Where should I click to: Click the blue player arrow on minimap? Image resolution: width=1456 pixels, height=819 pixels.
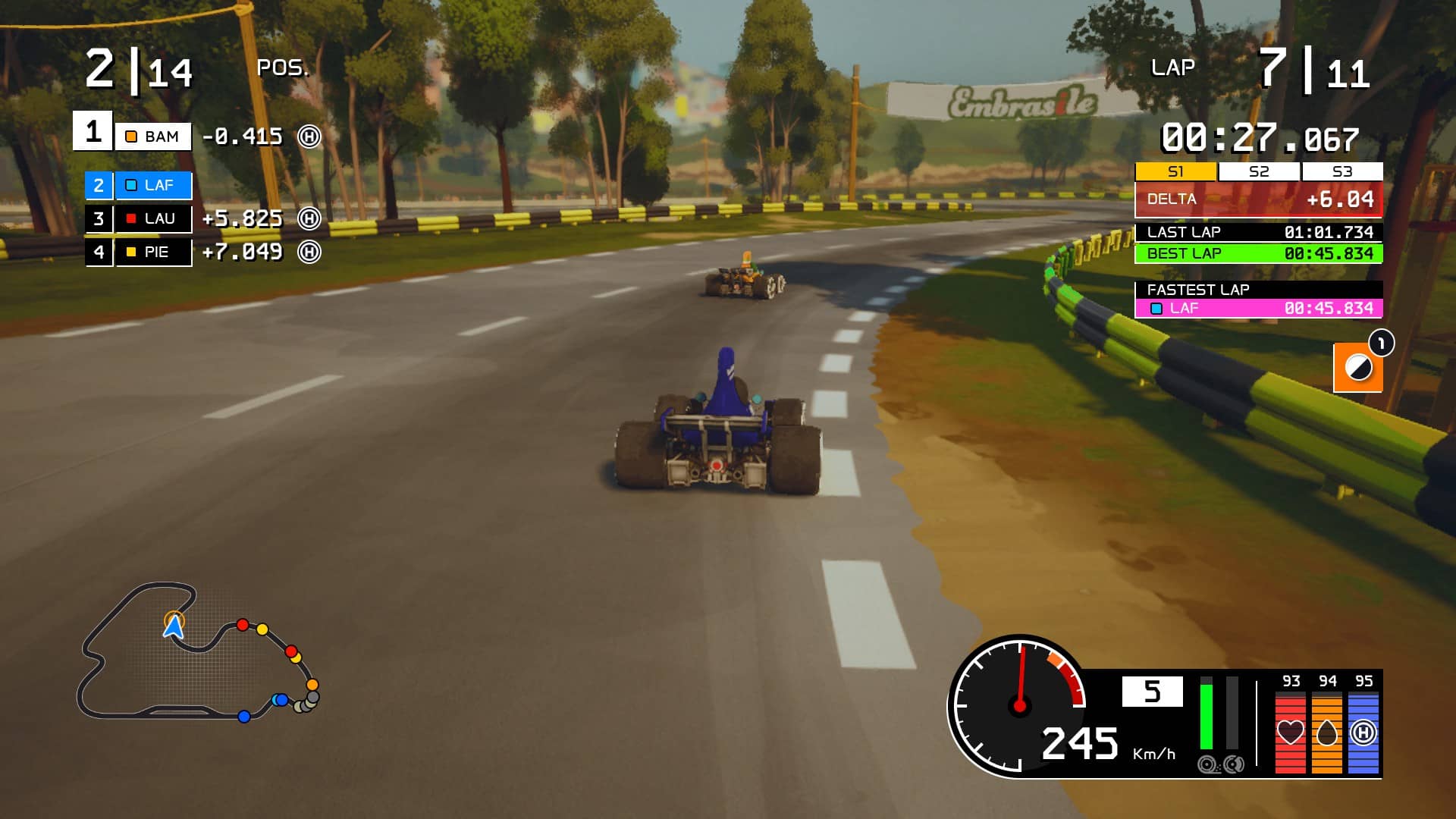click(x=174, y=626)
